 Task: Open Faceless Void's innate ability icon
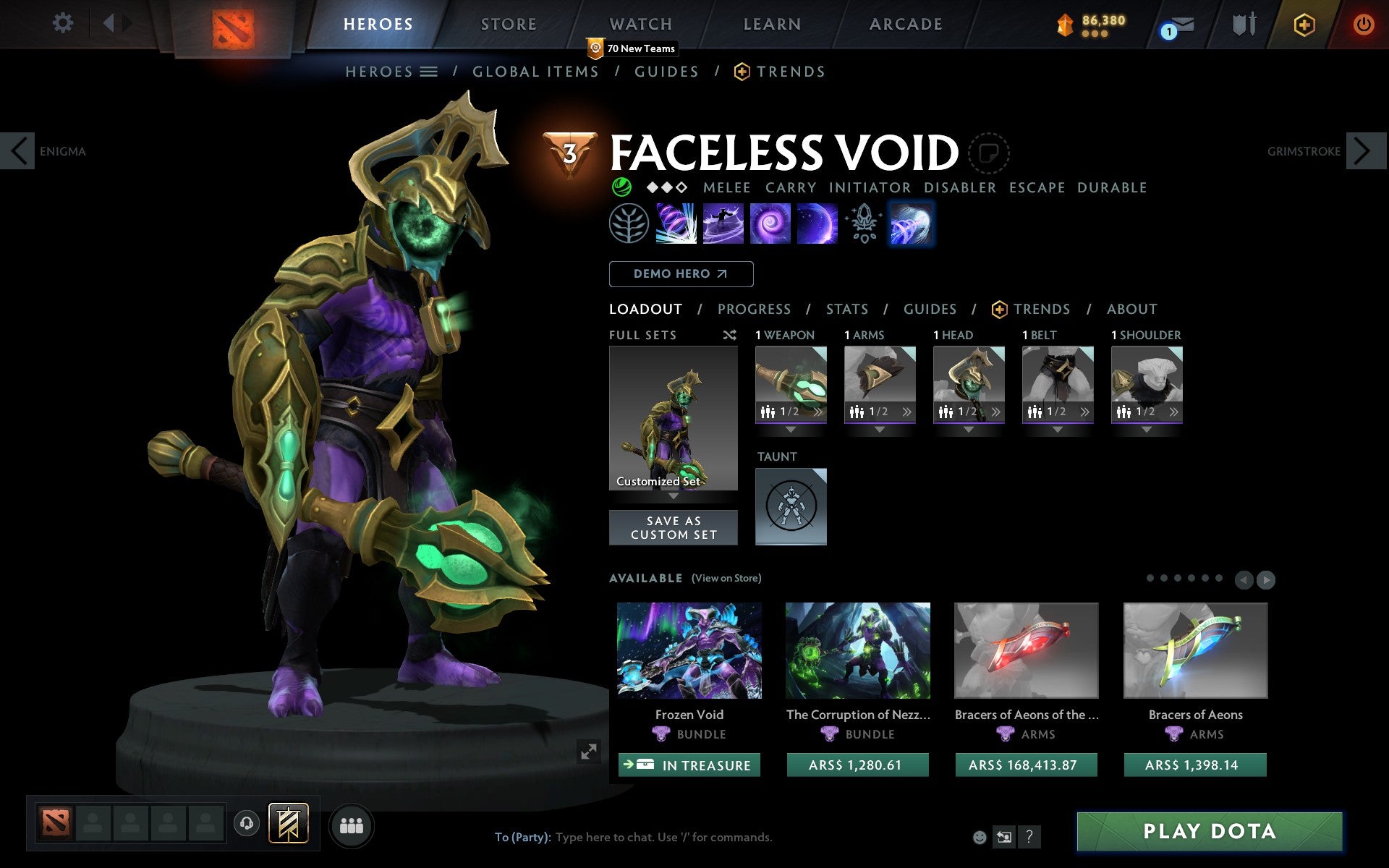[630, 223]
